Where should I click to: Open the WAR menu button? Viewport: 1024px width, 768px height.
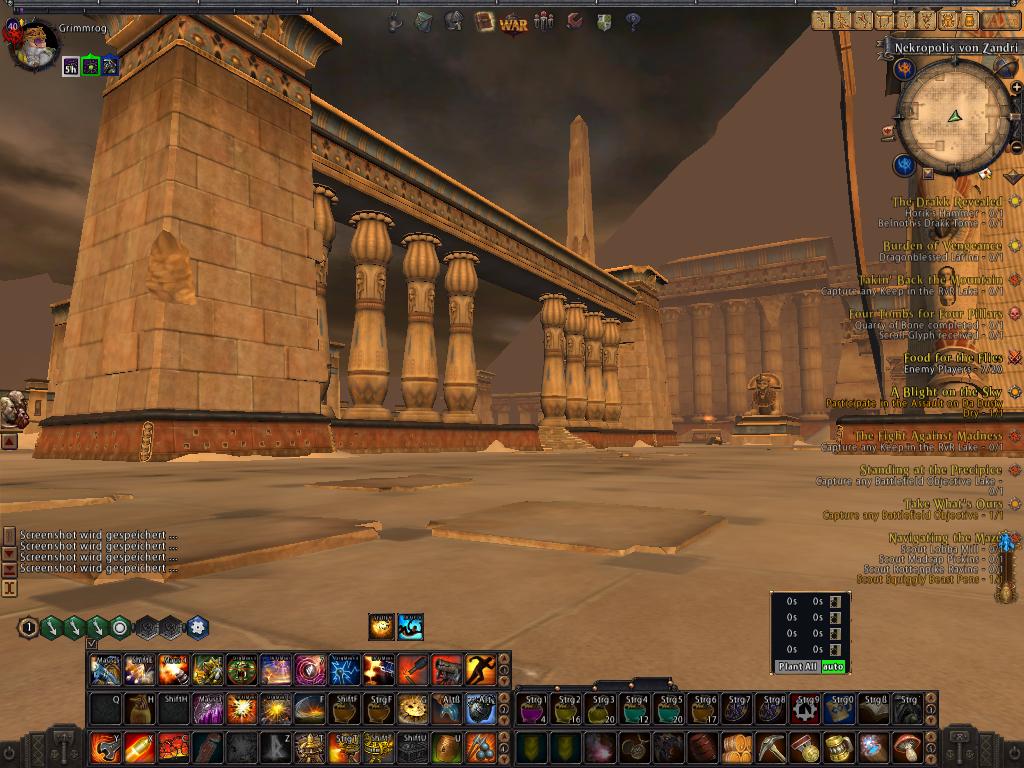pyautogui.click(x=514, y=22)
